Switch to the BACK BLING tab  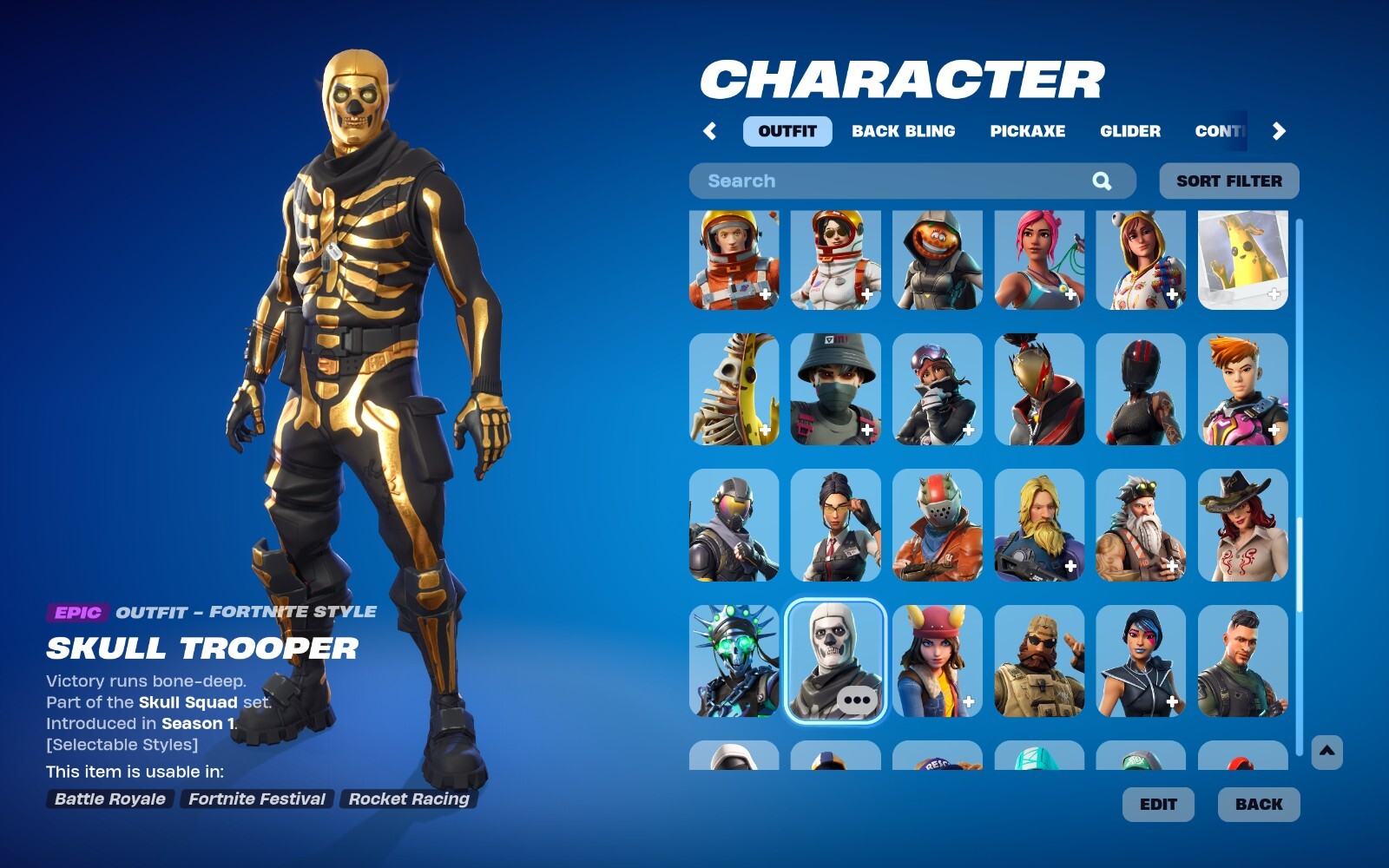click(905, 131)
